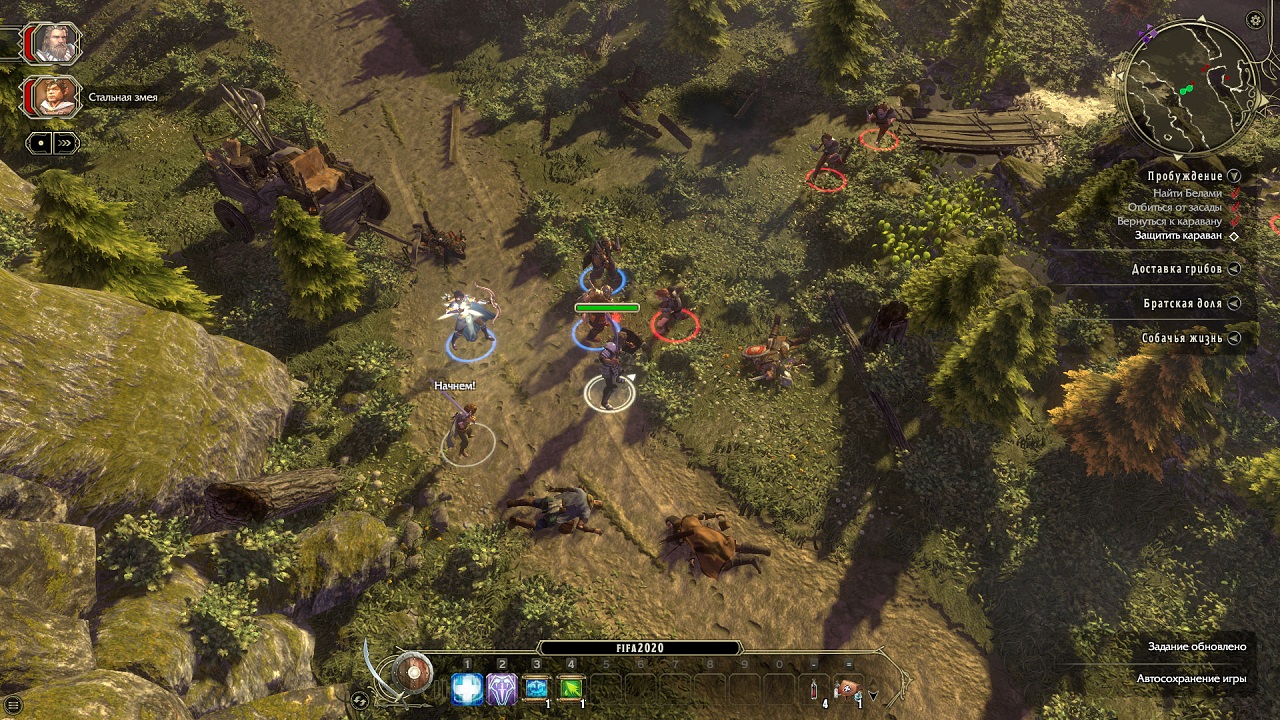Expand the Братская доля quest
This screenshot has height=720, width=1280.
pos(1234,303)
